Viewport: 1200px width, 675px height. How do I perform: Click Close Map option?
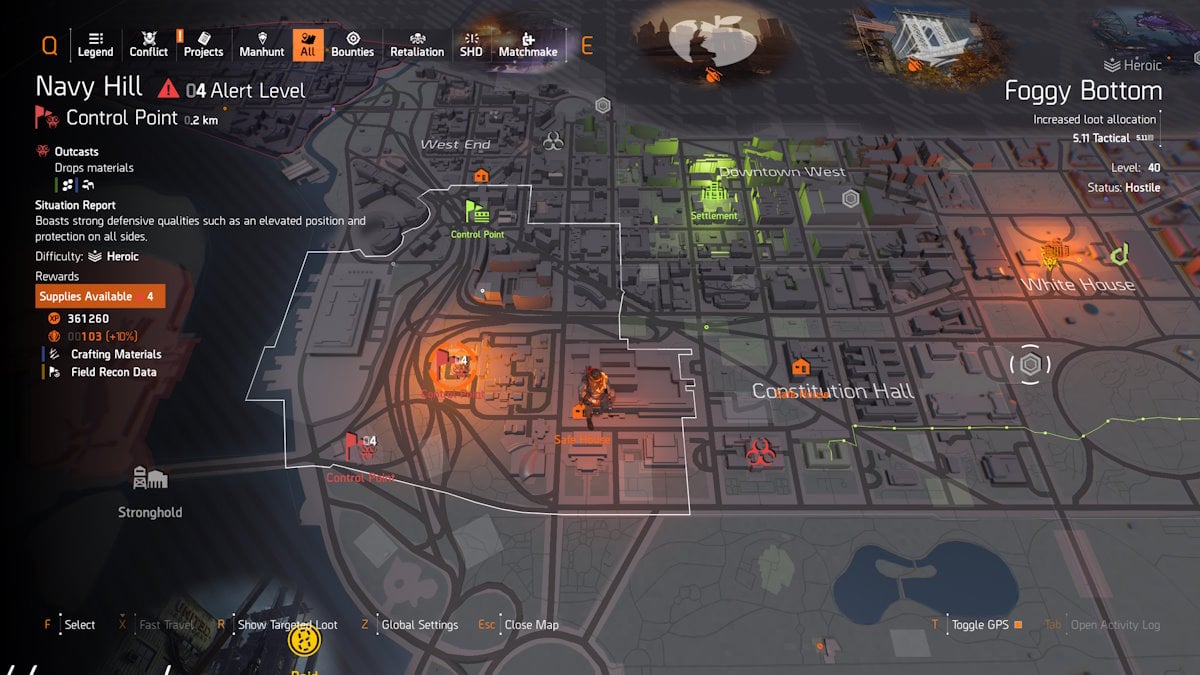(x=531, y=625)
